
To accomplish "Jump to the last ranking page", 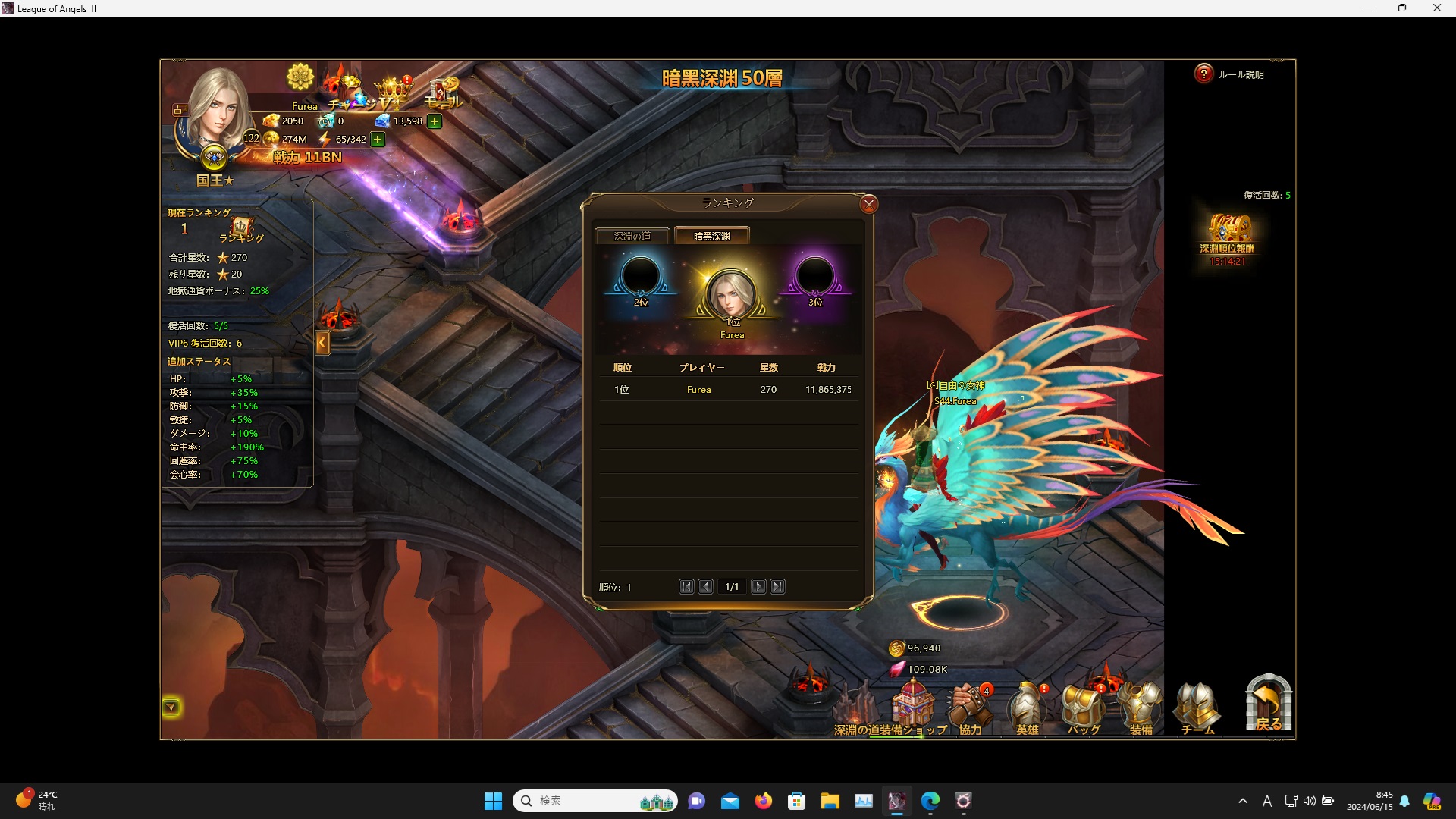I will [777, 586].
